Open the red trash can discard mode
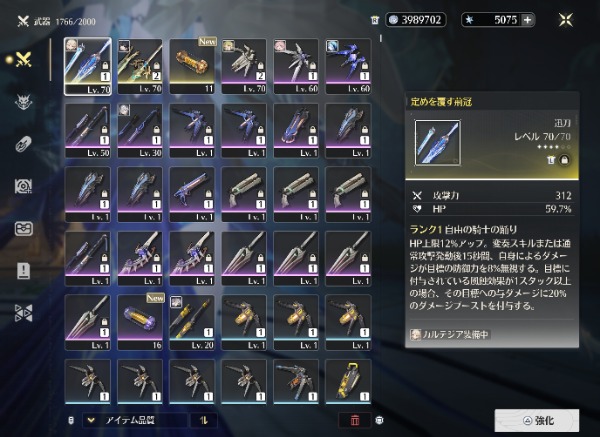The image size is (600, 437). [355, 421]
